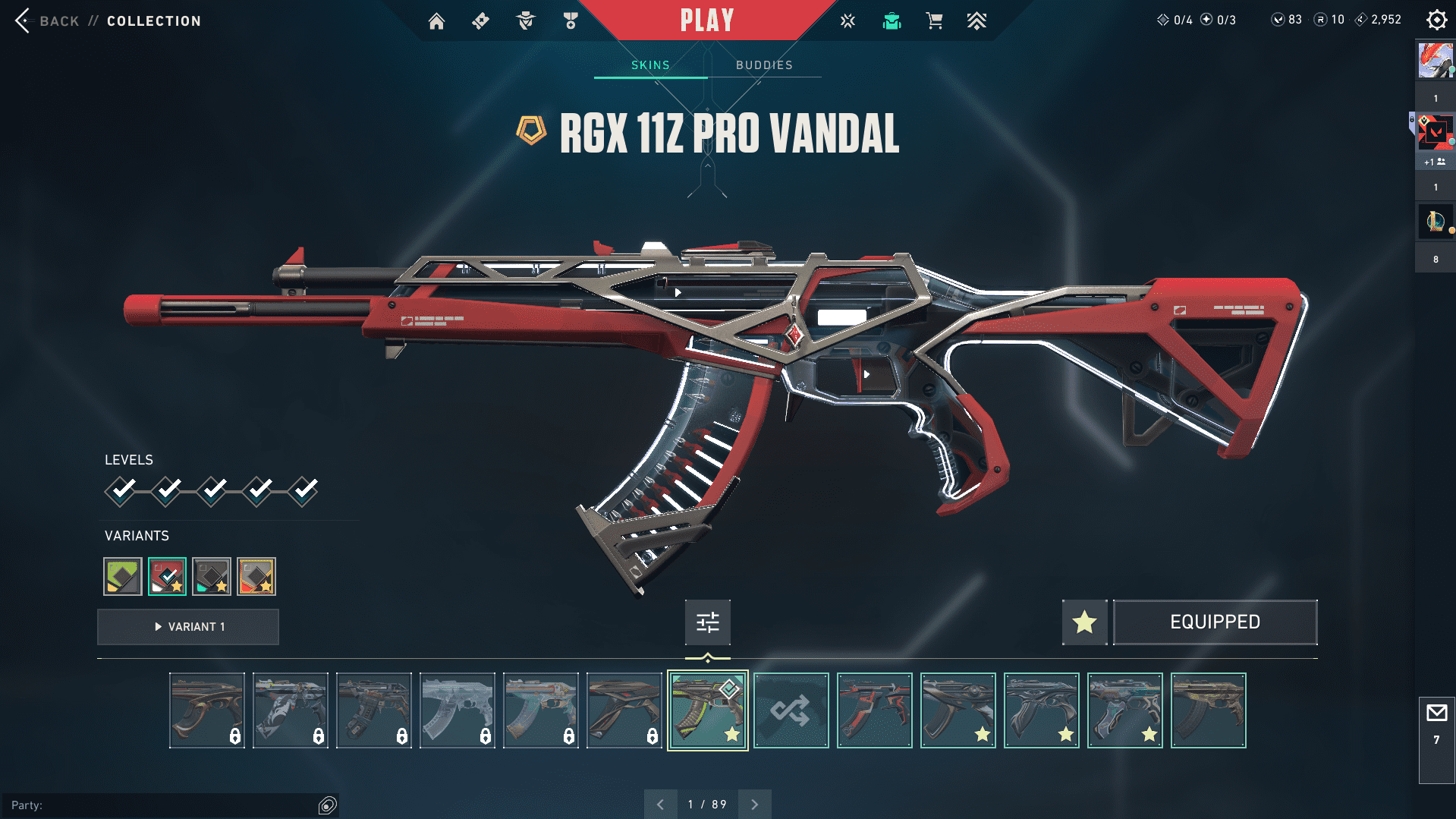Click the Equipped button
The image size is (1456, 819).
pyautogui.click(x=1215, y=622)
